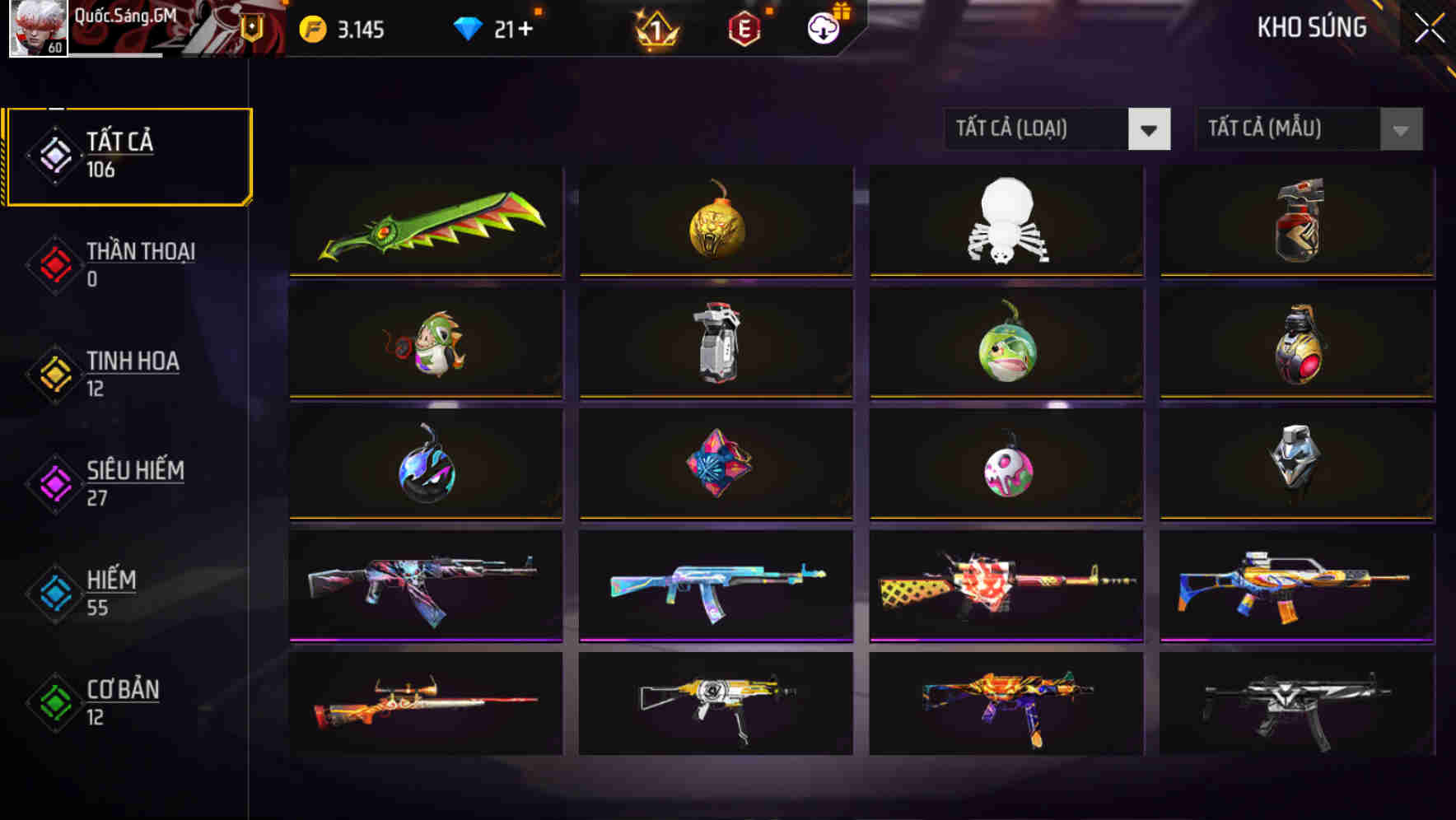Click the Quốc.Sáng.GM player avatar
Image resolution: width=1456 pixels, height=820 pixels.
point(37,27)
